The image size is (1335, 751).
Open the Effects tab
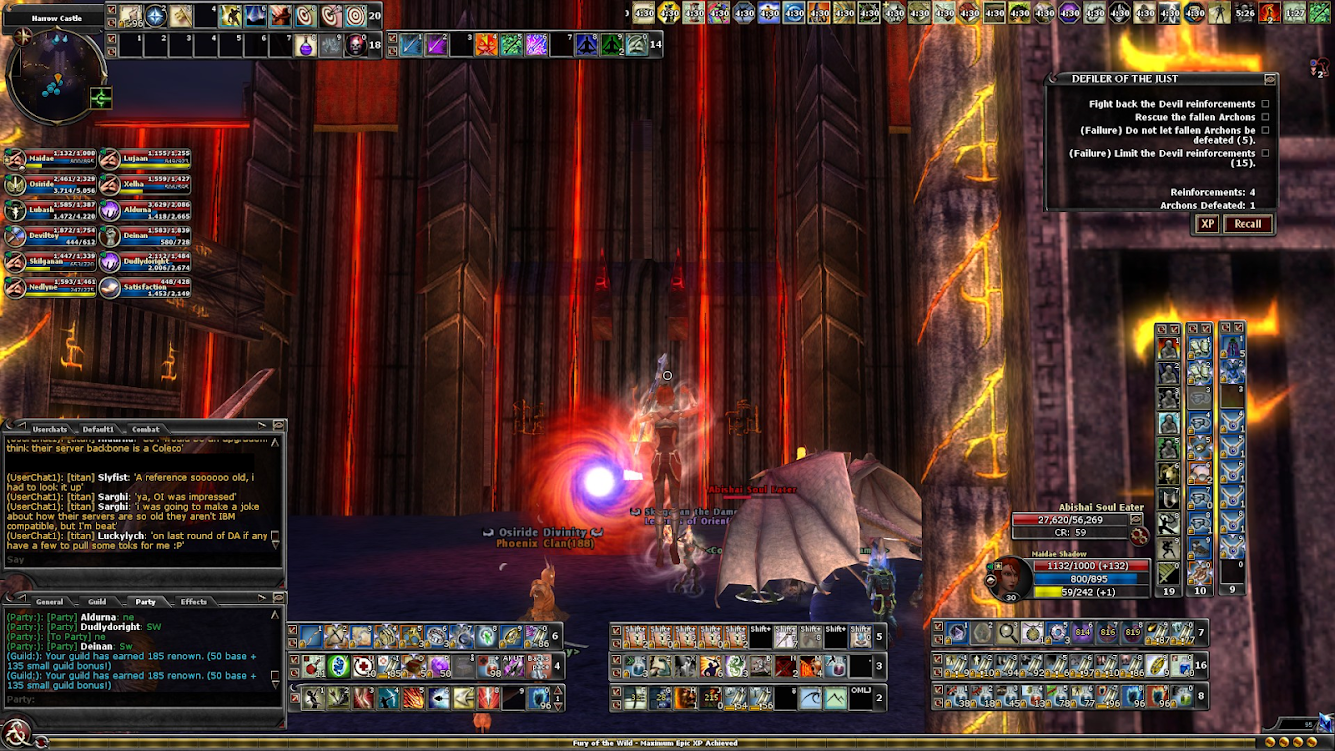(x=193, y=601)
